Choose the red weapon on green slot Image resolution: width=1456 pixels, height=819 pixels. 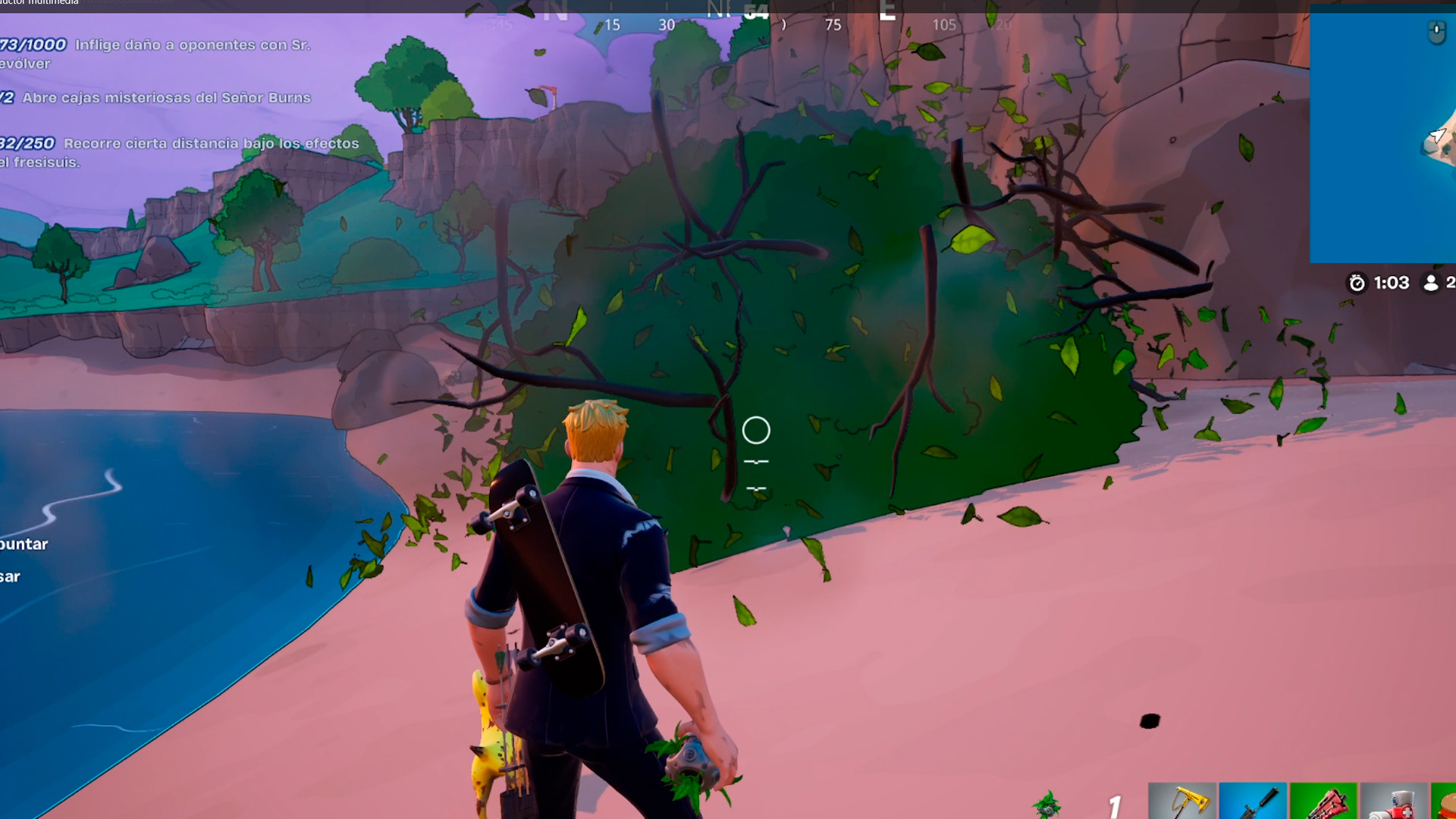coord(1323,802)
